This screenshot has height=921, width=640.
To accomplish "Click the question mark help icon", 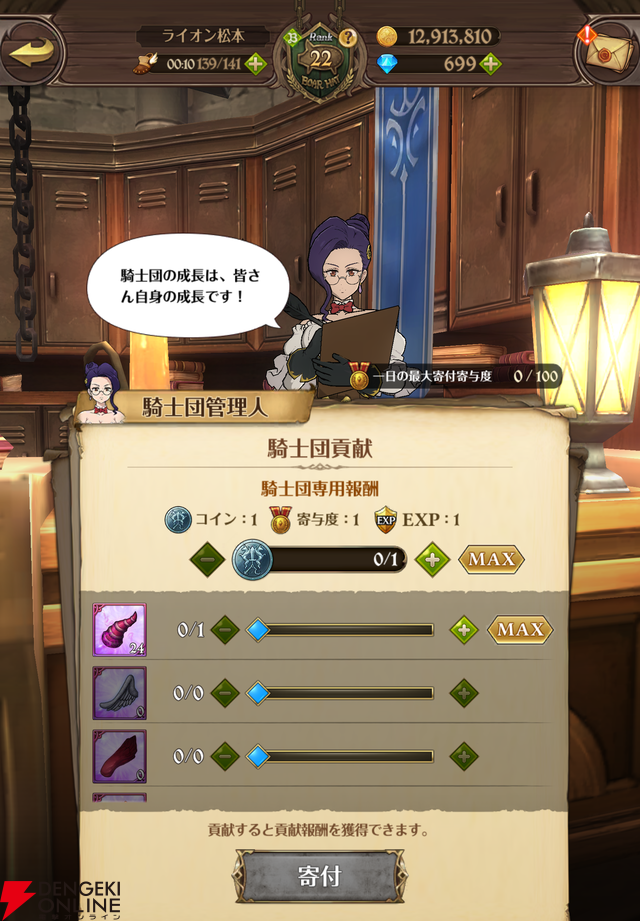I will pos(348,39).
